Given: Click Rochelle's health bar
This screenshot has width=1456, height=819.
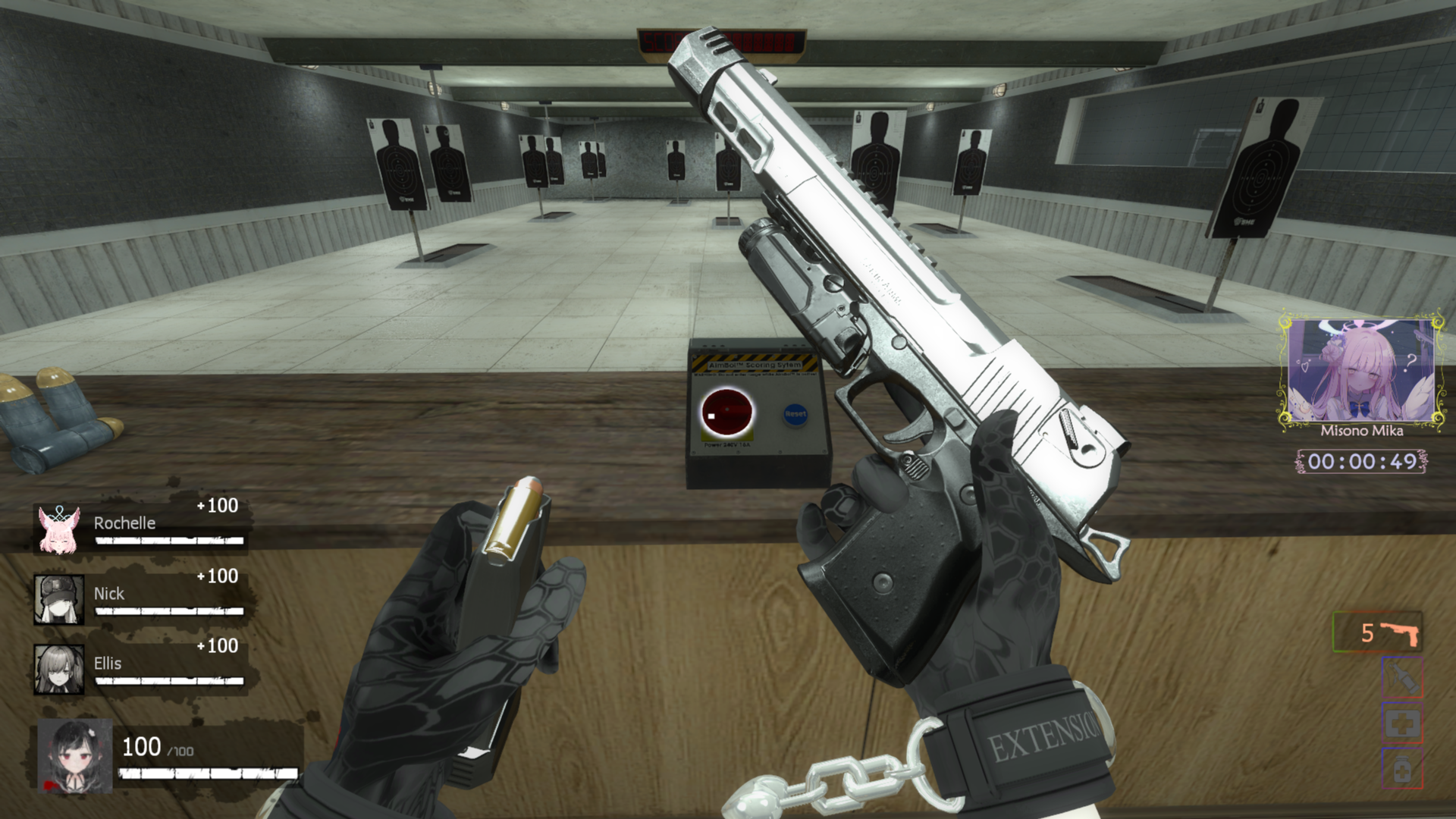Looking at the screenshot, I should pos(168,541).
